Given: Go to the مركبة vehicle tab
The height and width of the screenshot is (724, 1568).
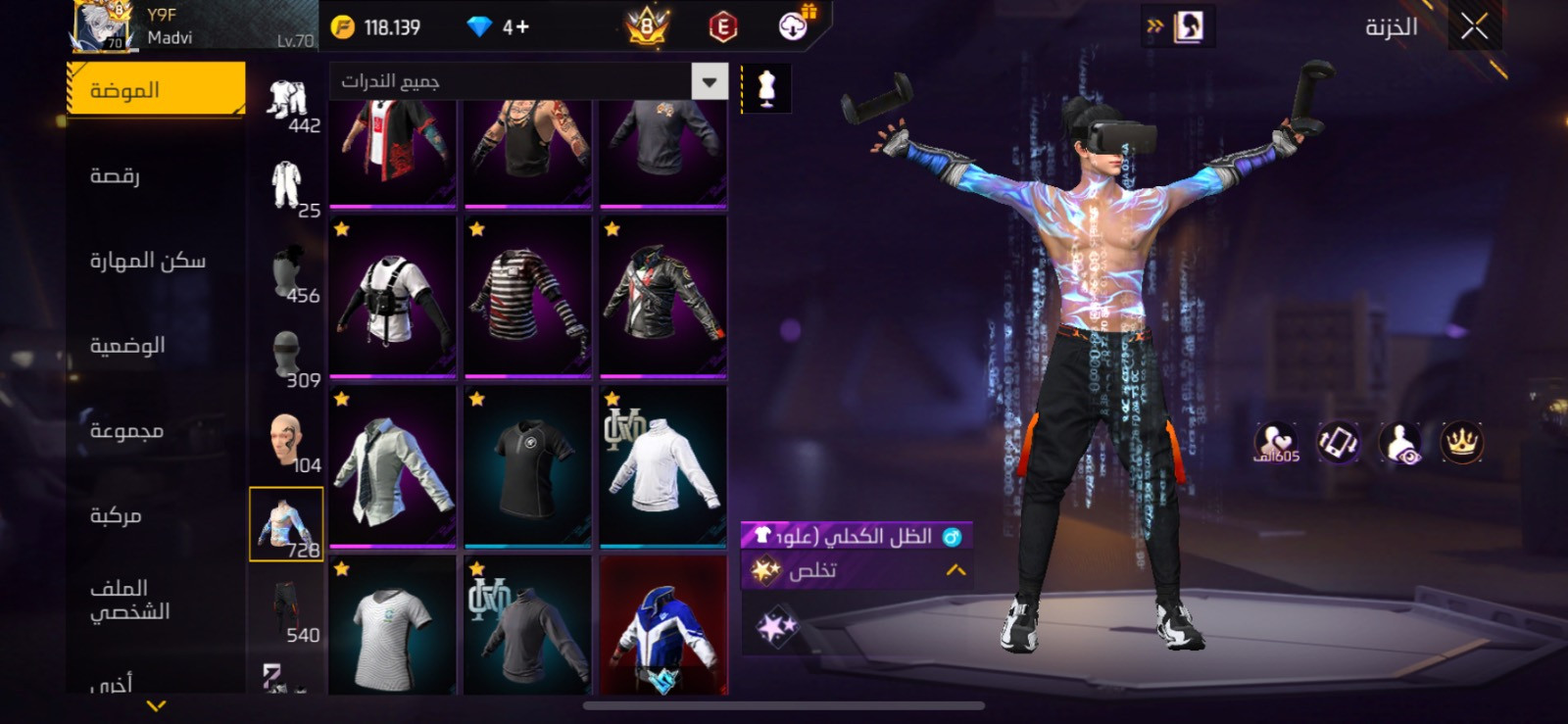Looking at the screenshot, I should pos(116,515).
